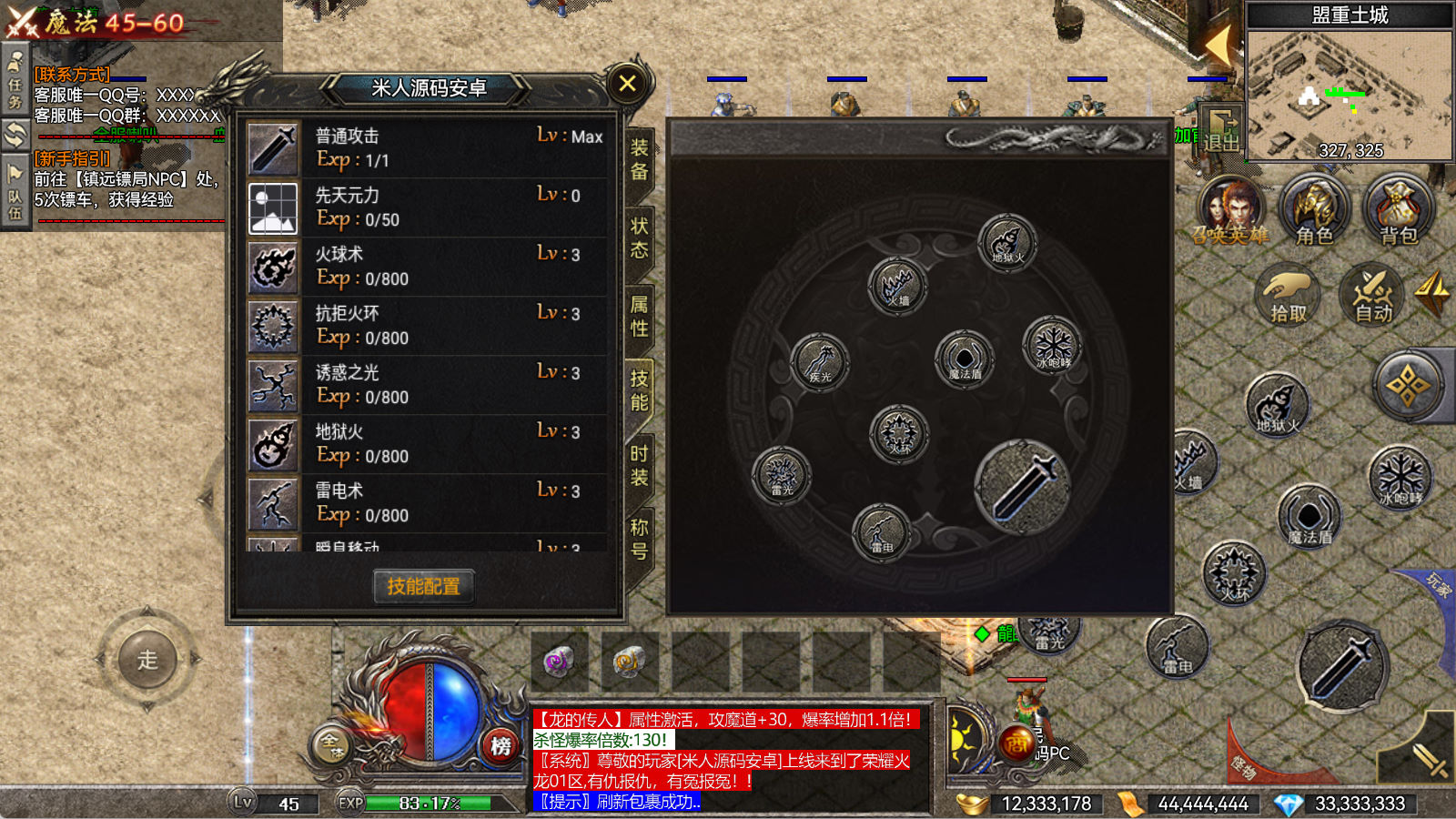Open the 称号 titles tab
This screenshot has width=1456, height=819.
point(640,539)
